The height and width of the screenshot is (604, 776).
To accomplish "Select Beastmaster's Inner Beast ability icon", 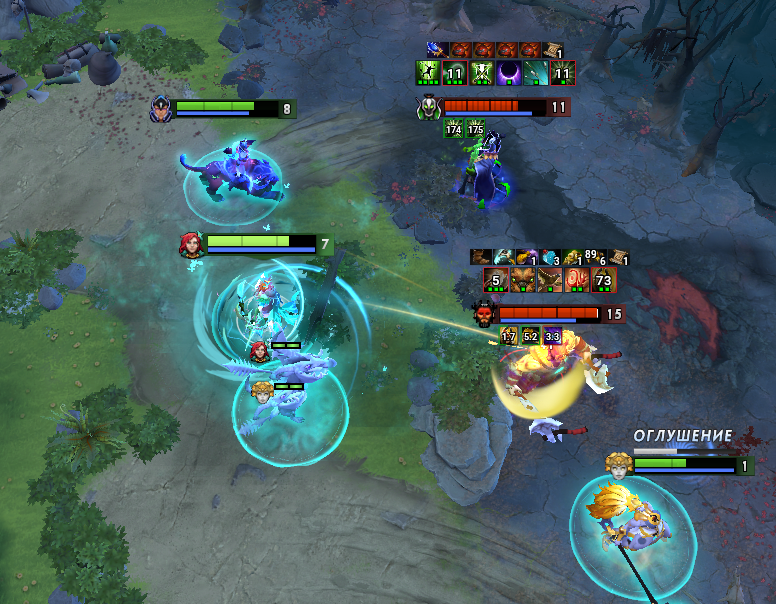I will (x=575, y=280).
